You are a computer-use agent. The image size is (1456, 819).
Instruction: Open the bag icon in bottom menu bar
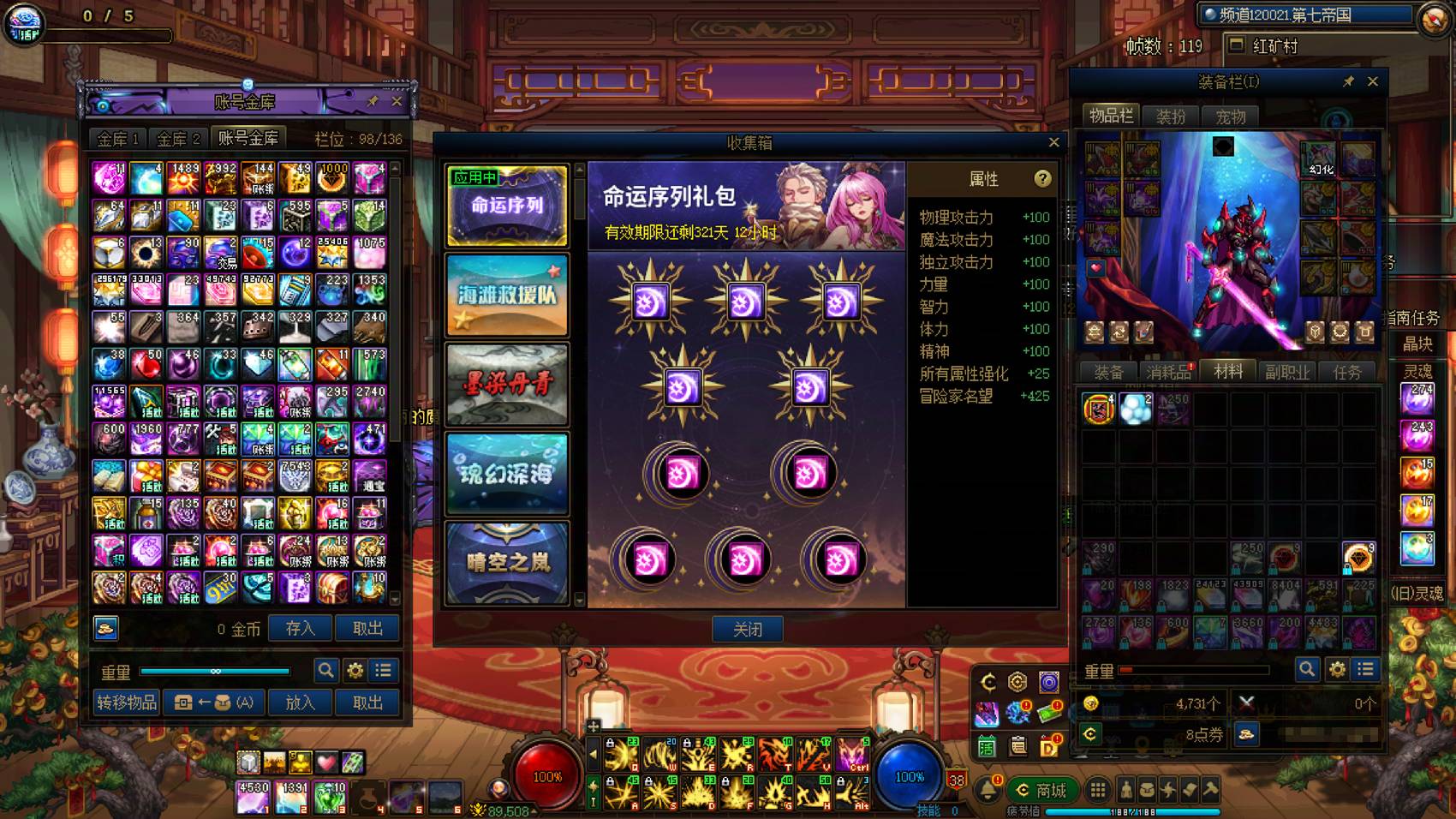1148,789
